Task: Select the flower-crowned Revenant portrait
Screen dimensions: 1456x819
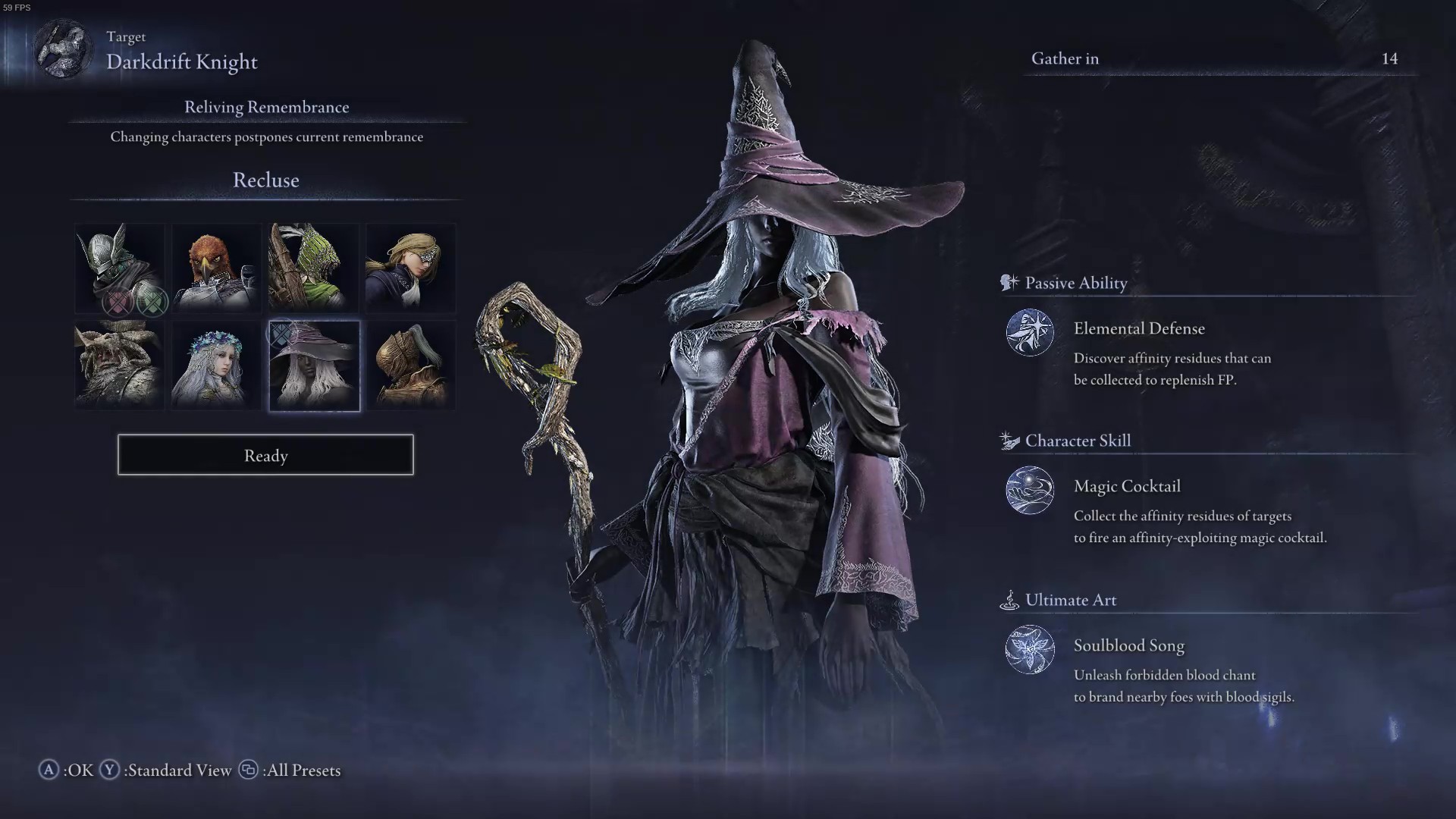Action: click(x=217, y=366)
